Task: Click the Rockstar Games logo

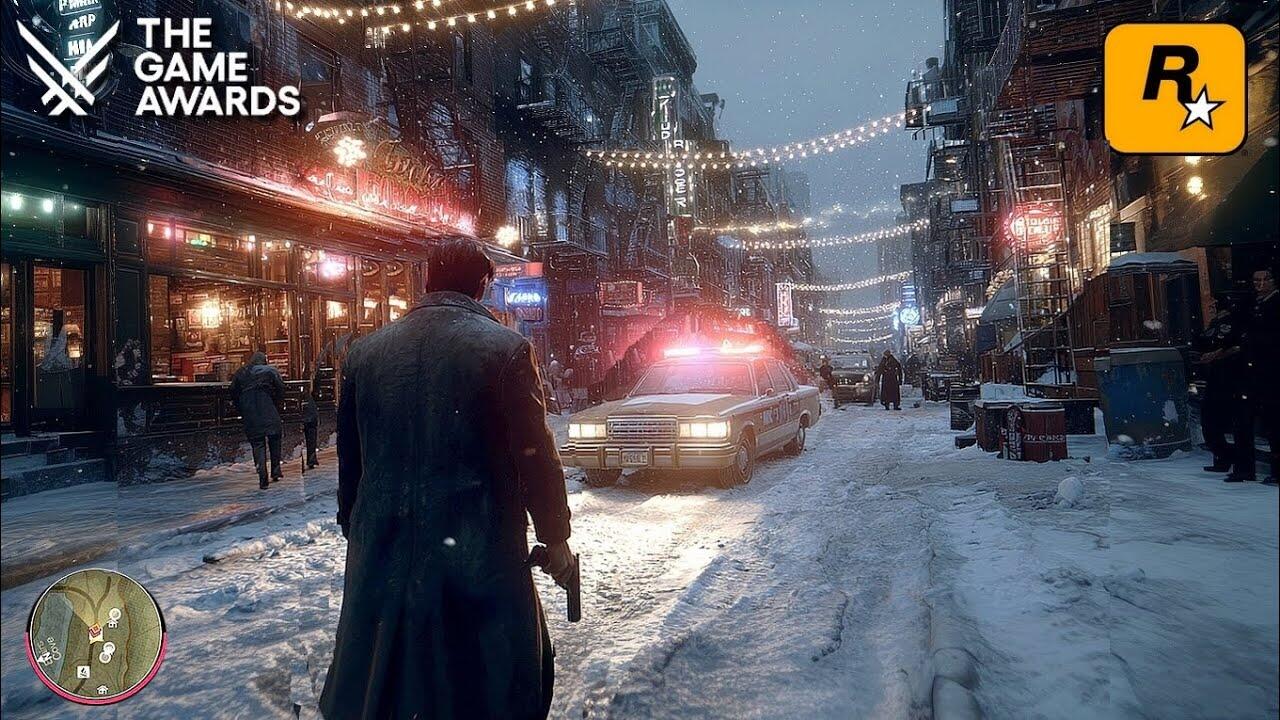Action: click(1175, 88)
